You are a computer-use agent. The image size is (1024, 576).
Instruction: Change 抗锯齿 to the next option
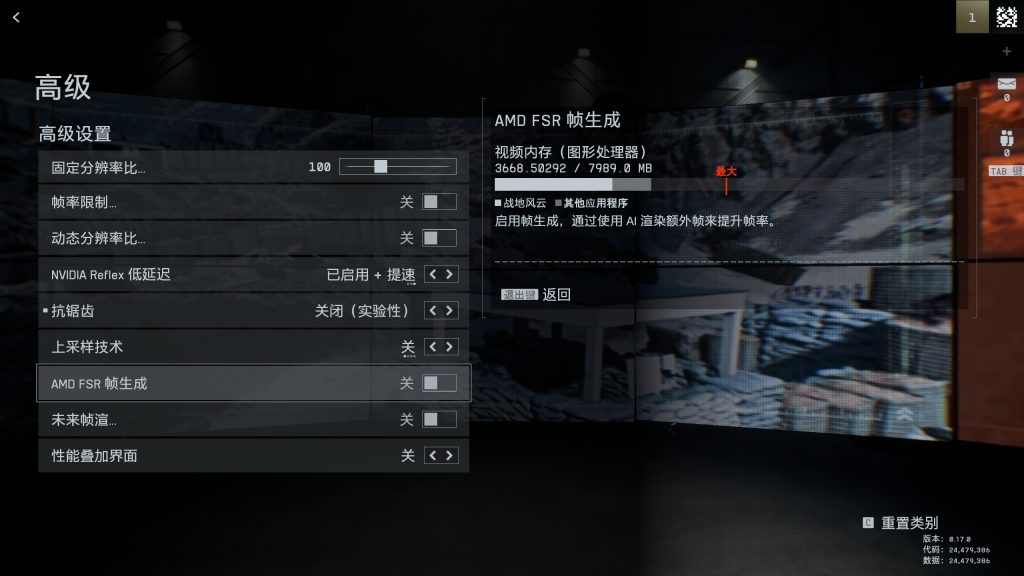(x=451, y=311)
